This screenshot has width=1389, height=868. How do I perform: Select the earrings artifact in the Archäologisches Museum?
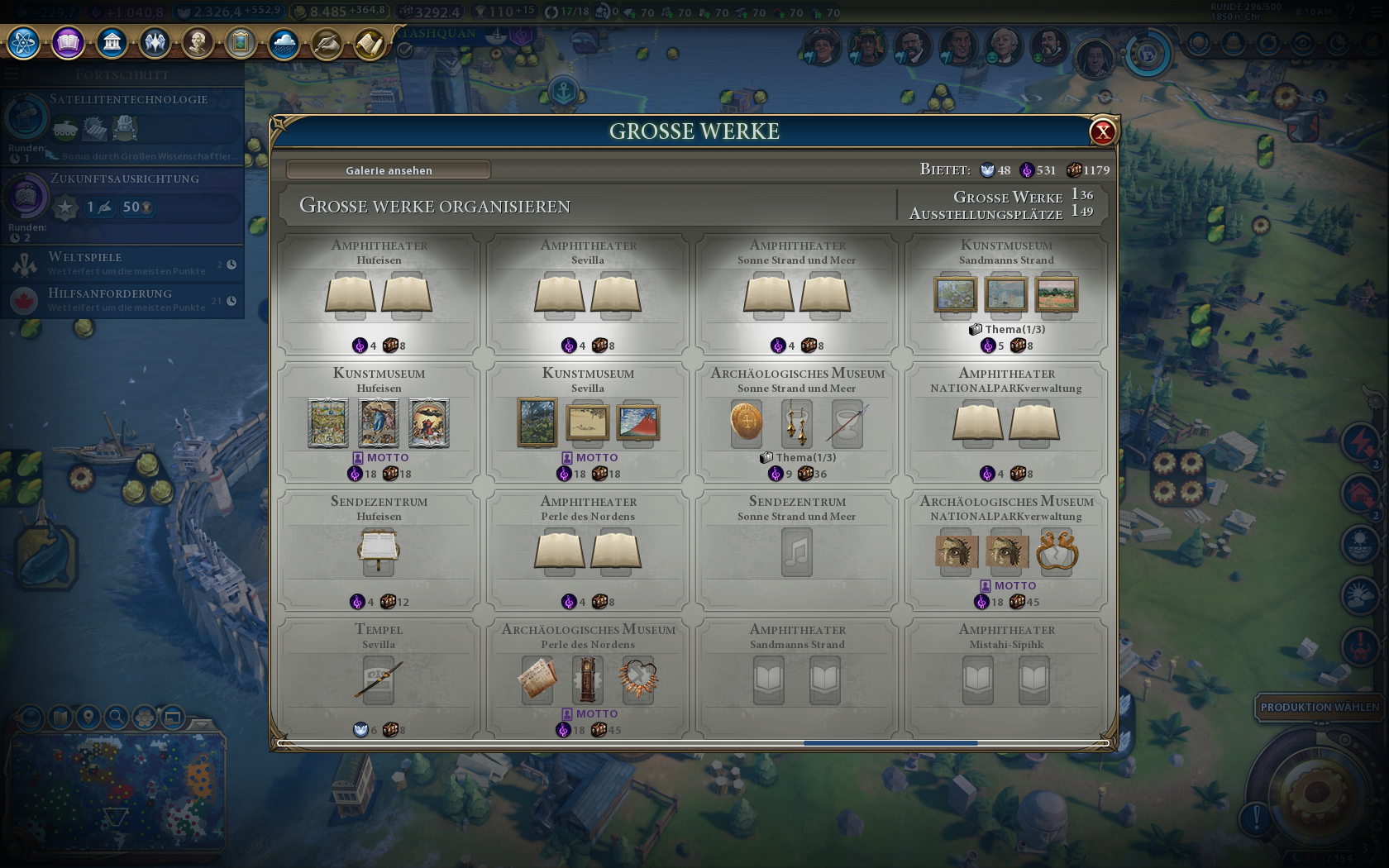point(797,422)
